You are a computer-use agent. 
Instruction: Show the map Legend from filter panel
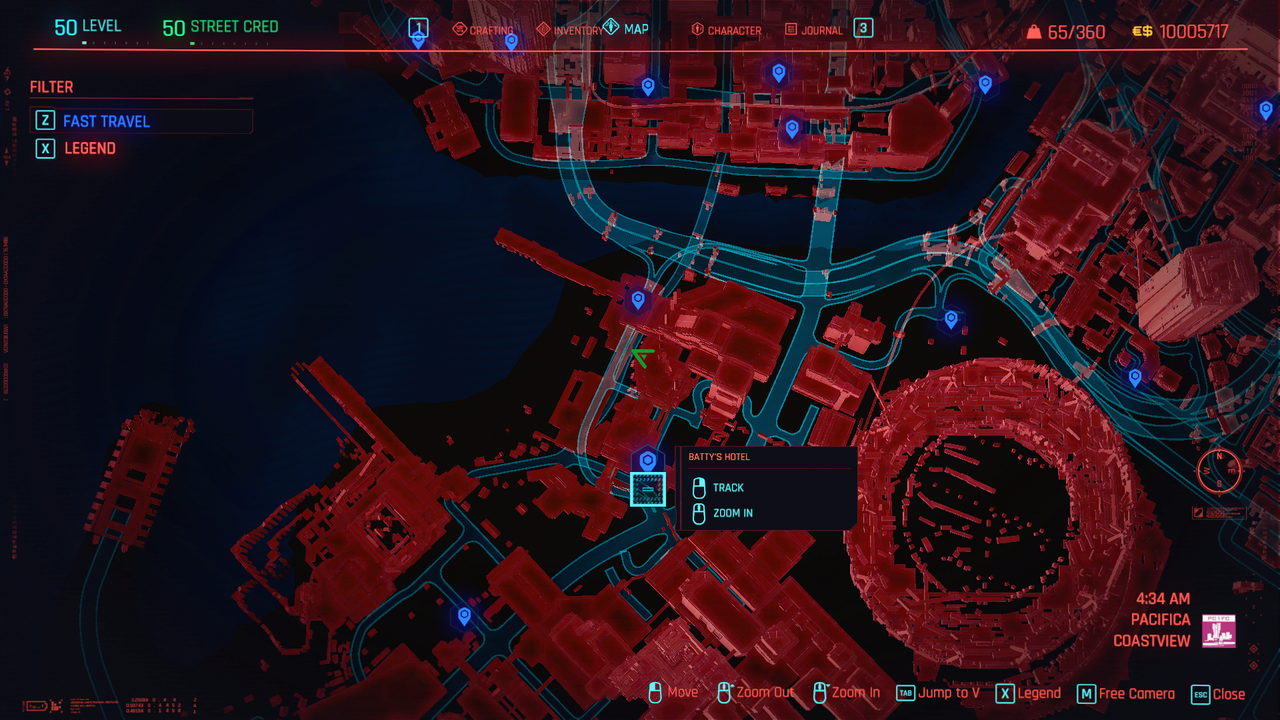[x=90, y=148]
